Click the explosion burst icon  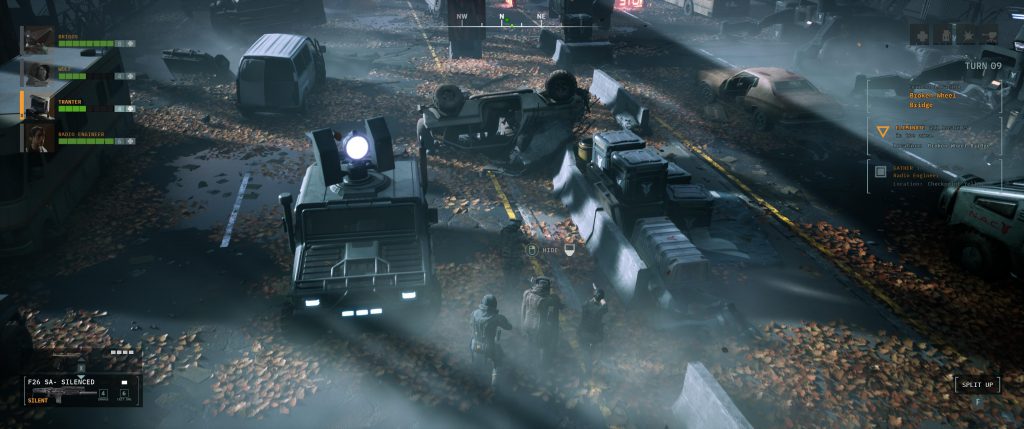967,35
